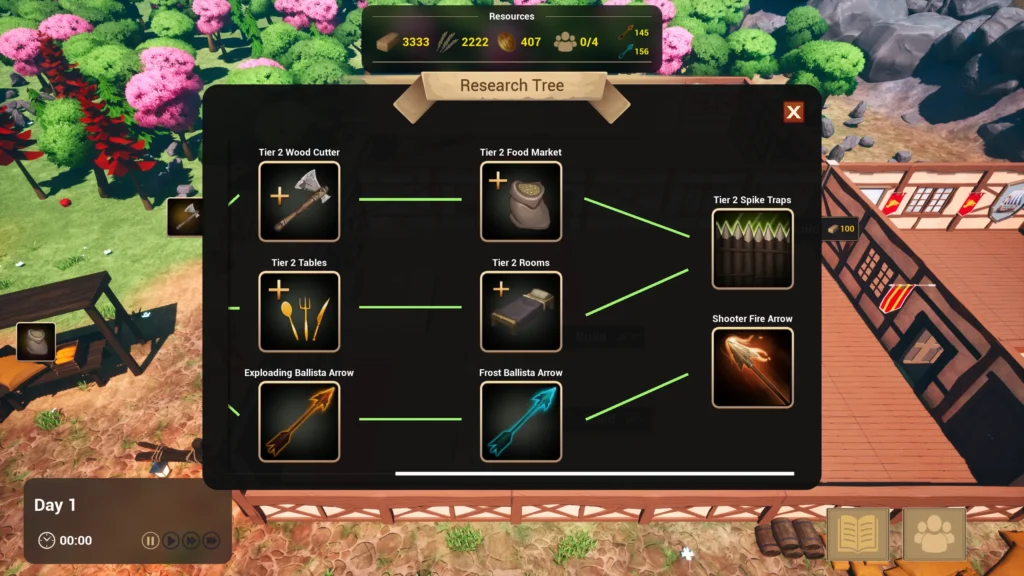1024x576 pixels.
Task: Choose the Tier 2 Tables research node
Action: pyautogui.click(x=299, y=312)
